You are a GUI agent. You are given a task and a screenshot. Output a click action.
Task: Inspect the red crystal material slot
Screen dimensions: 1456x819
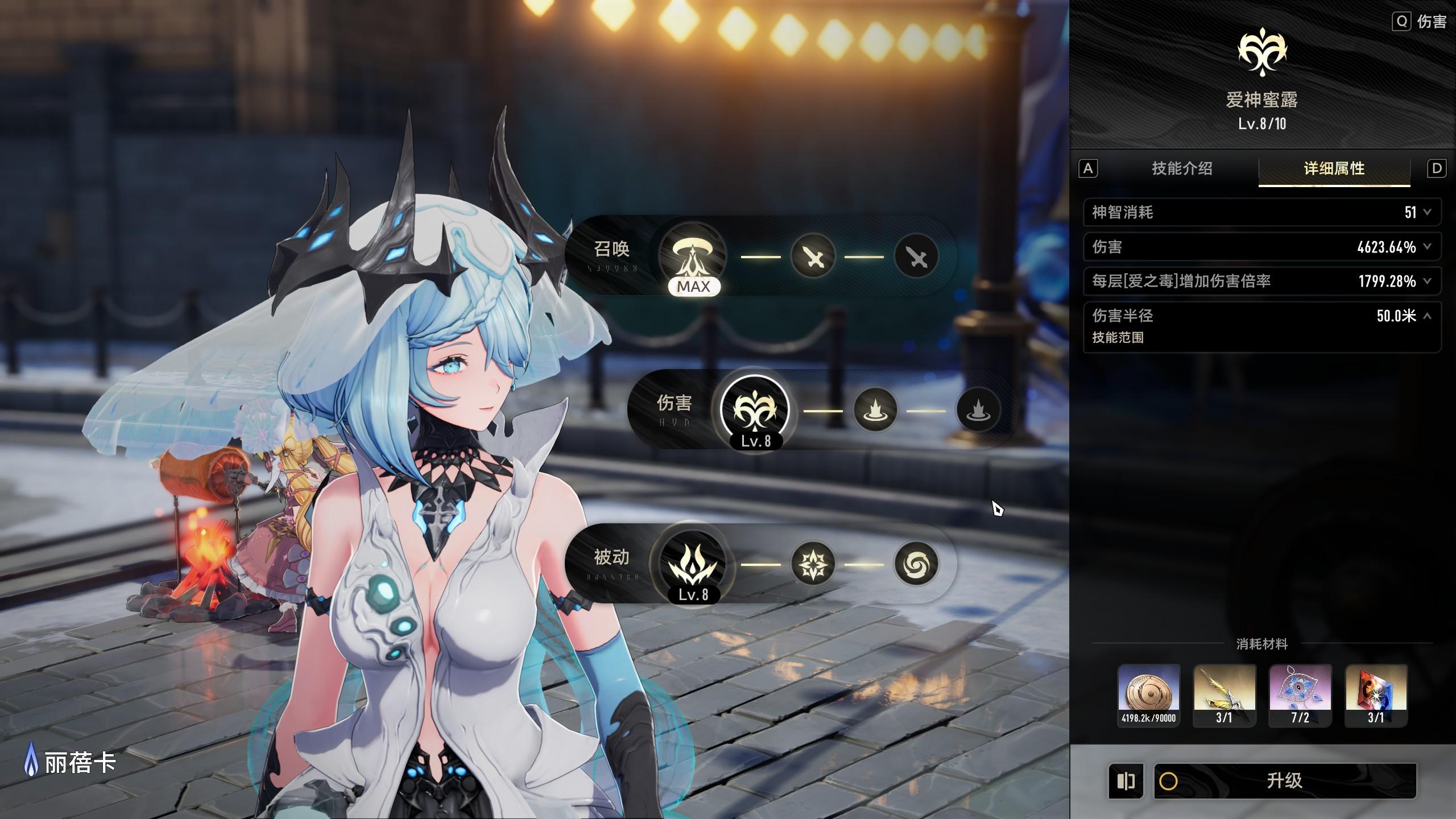(1376, 694)
